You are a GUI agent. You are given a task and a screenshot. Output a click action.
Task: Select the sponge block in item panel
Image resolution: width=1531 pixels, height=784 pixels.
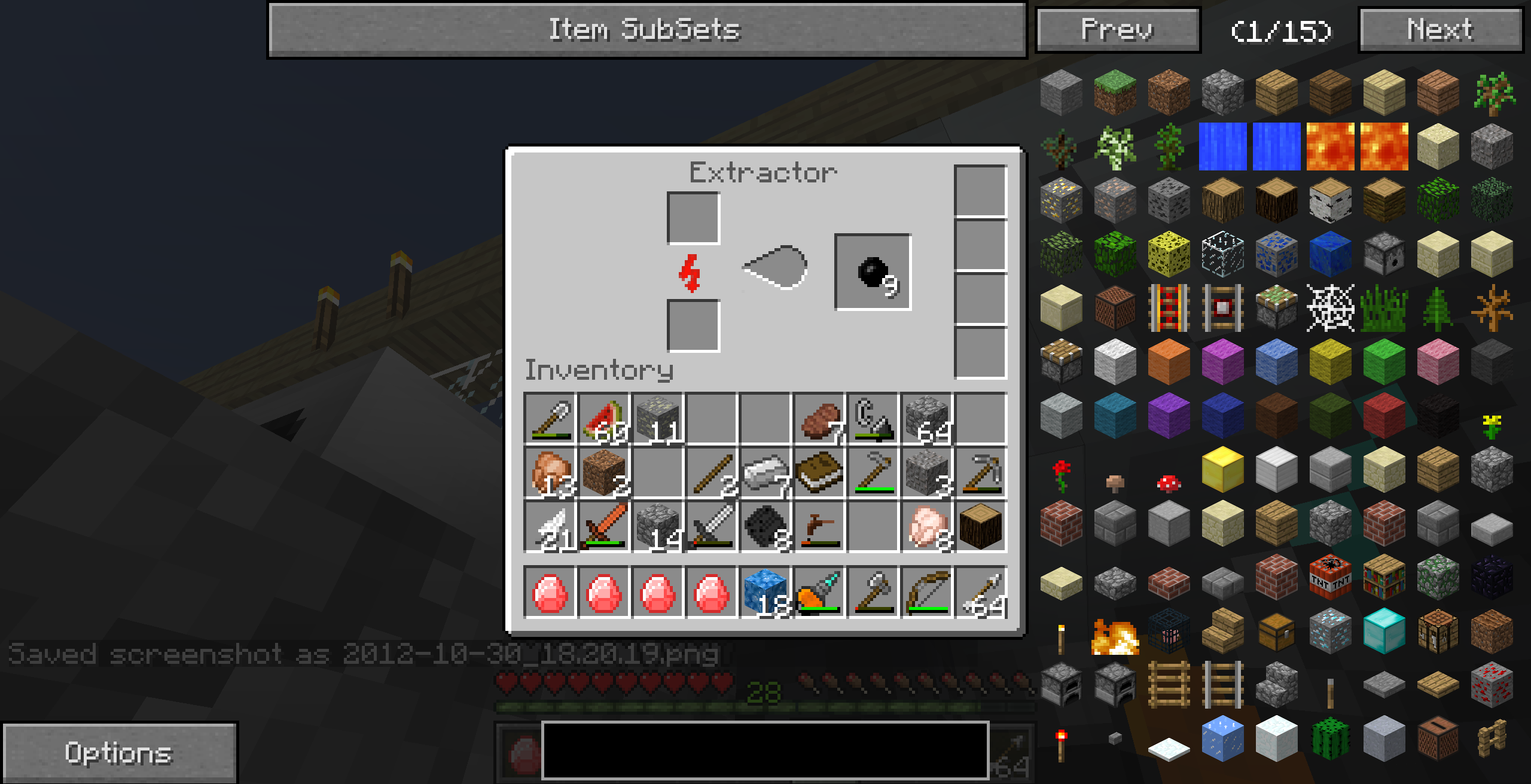pyautogui.click(x=1169, y=254)
